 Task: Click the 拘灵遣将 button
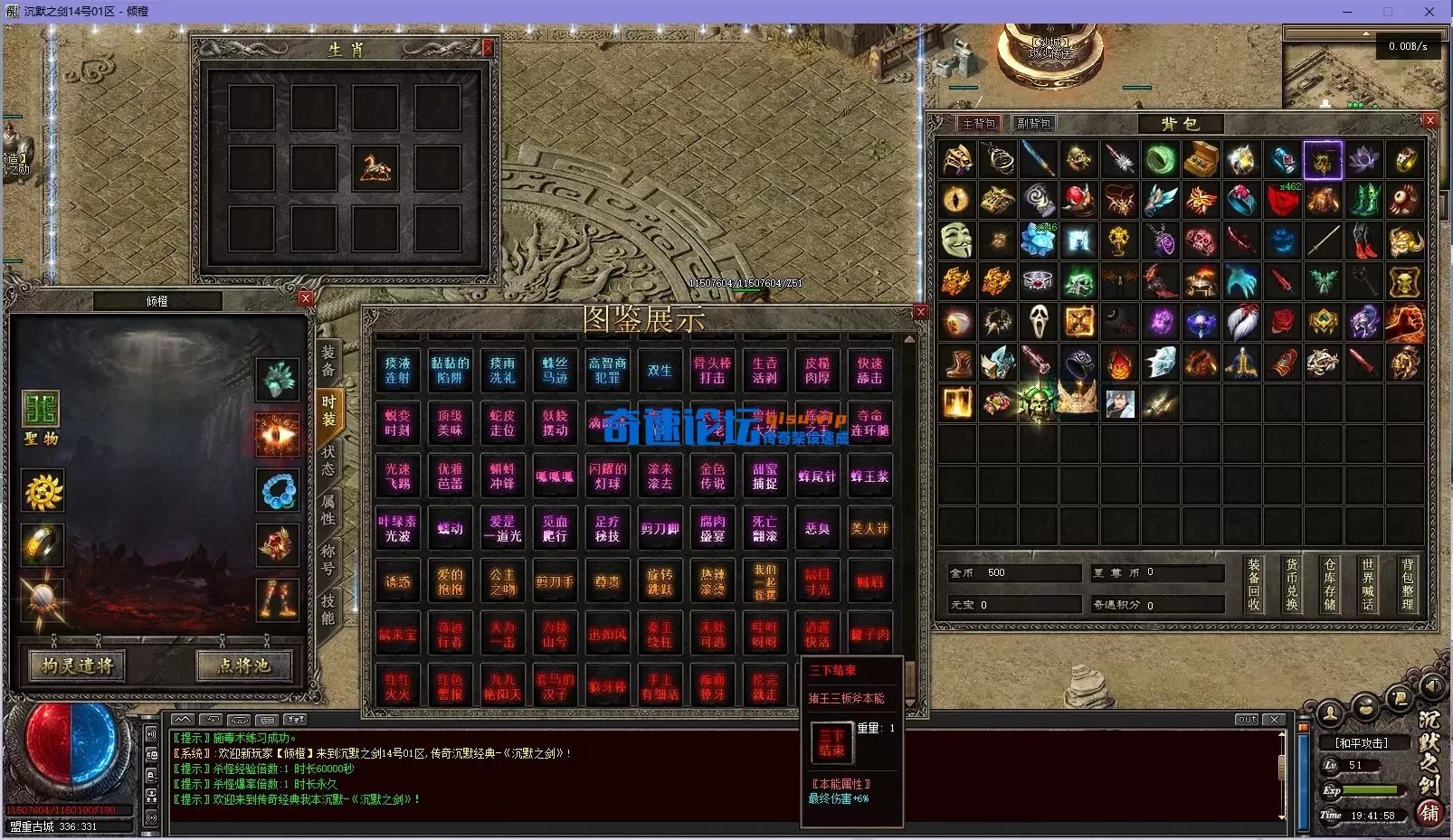coord(78,666)
